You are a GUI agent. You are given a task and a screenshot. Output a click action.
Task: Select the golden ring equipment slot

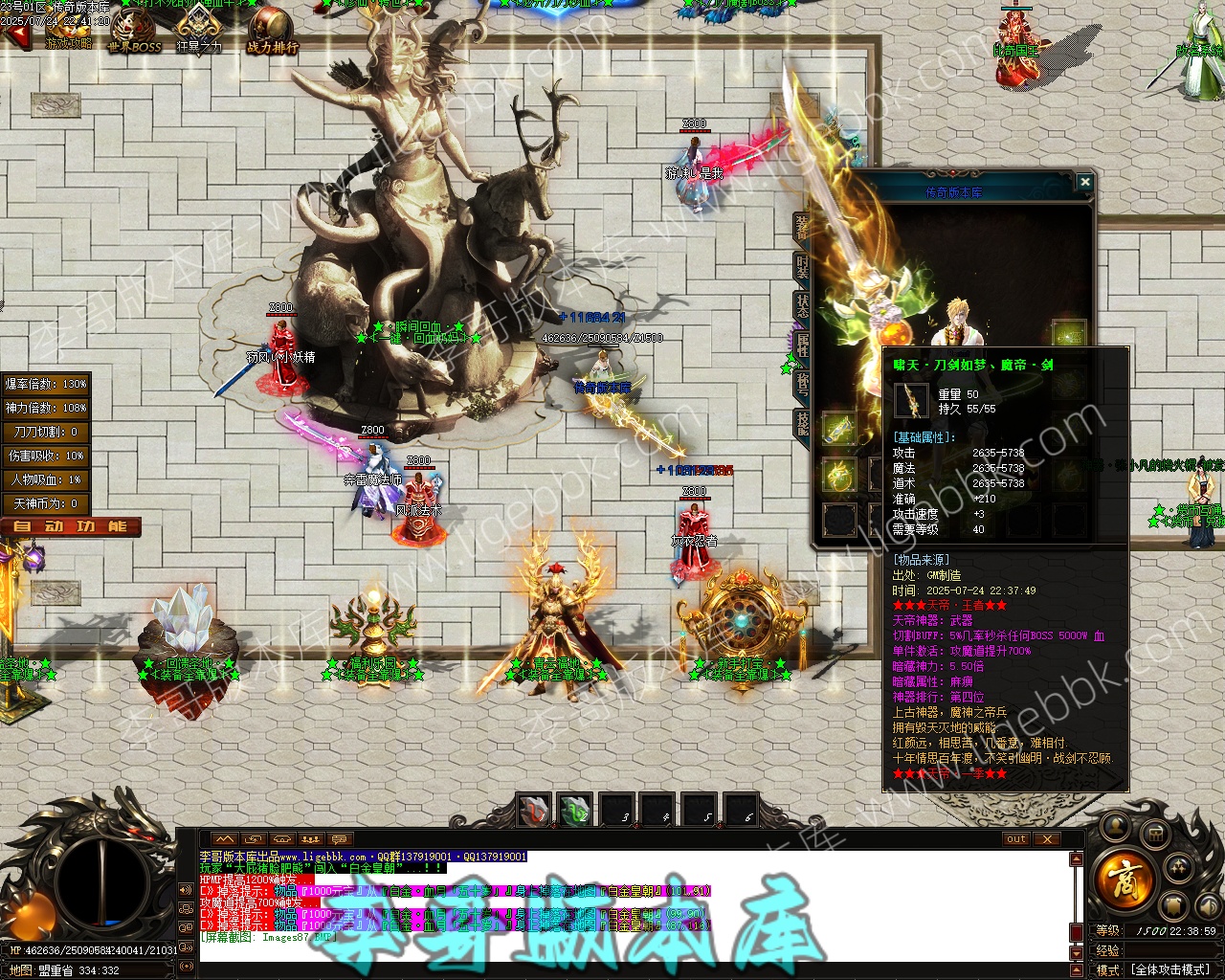[x=839, y=475]
